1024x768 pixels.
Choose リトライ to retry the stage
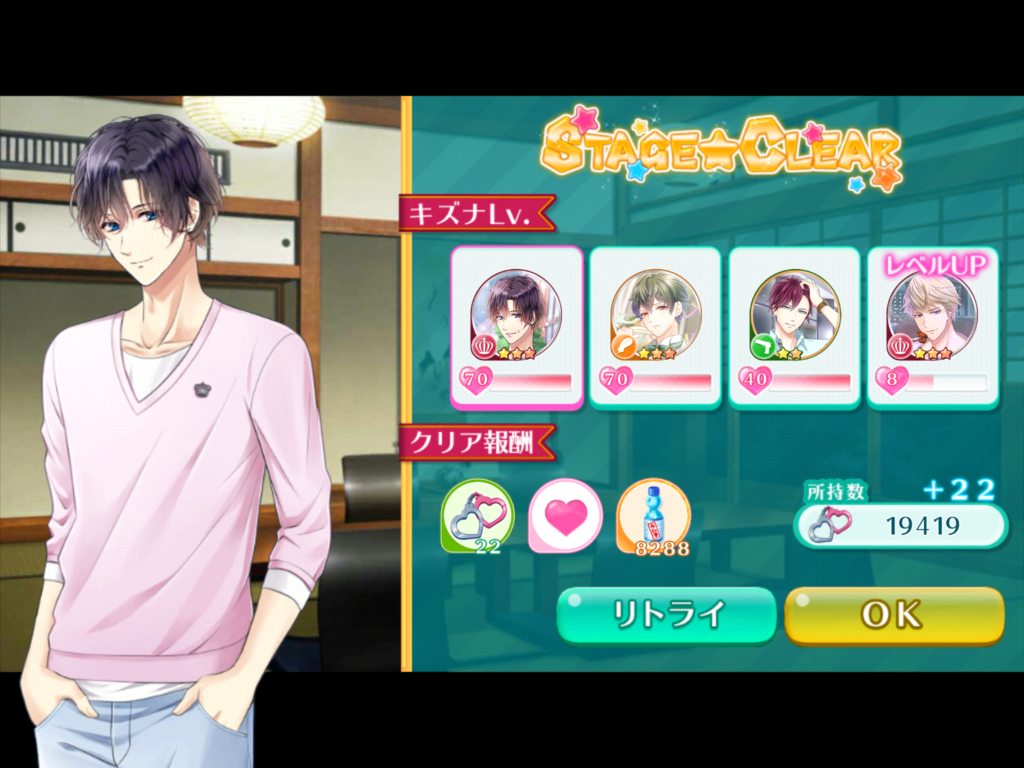click(x=666, y=614)
